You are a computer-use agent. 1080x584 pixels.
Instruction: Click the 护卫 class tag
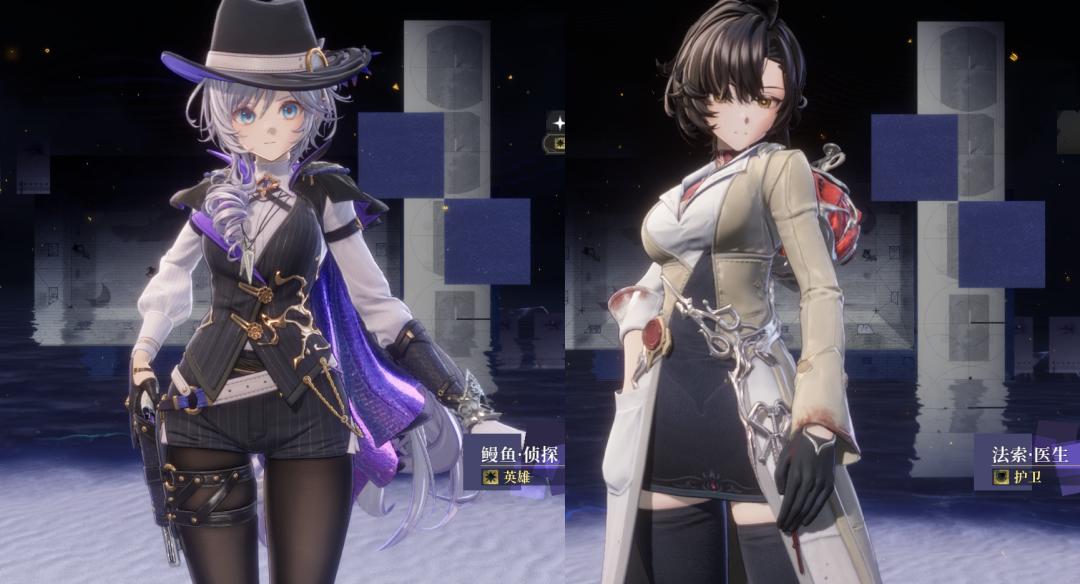tap(1018, 477)
